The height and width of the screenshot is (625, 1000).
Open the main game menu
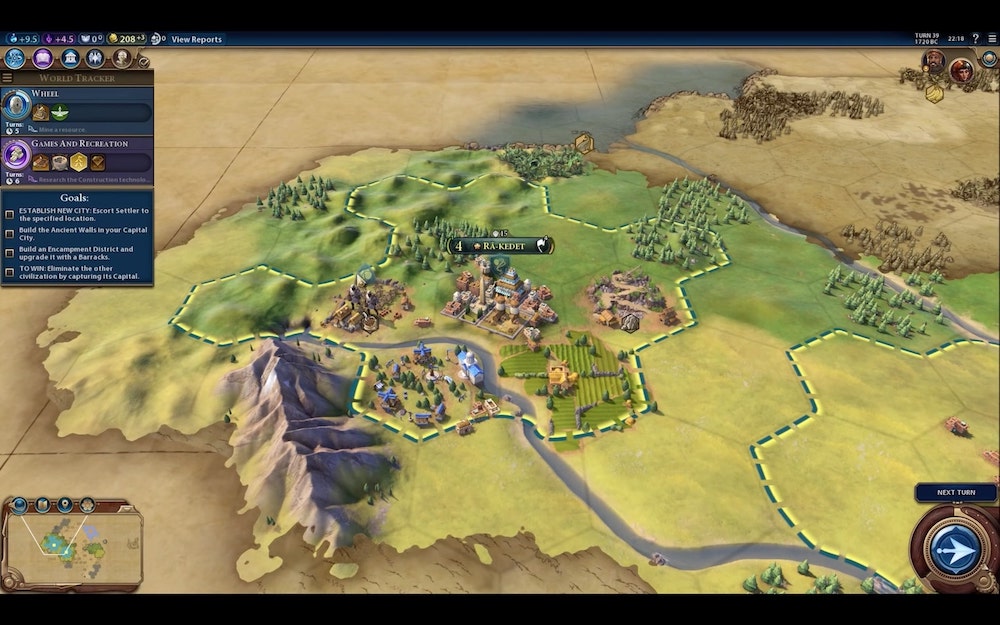(990, 38)
